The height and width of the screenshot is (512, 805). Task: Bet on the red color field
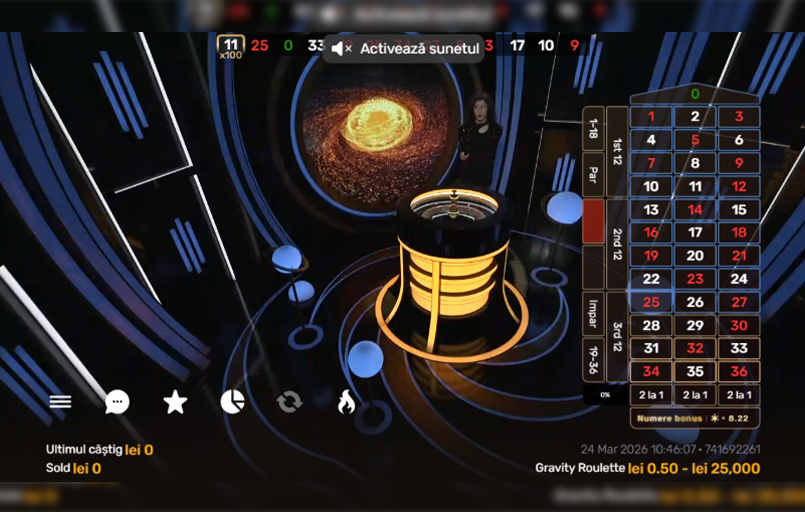click(593, 221)
